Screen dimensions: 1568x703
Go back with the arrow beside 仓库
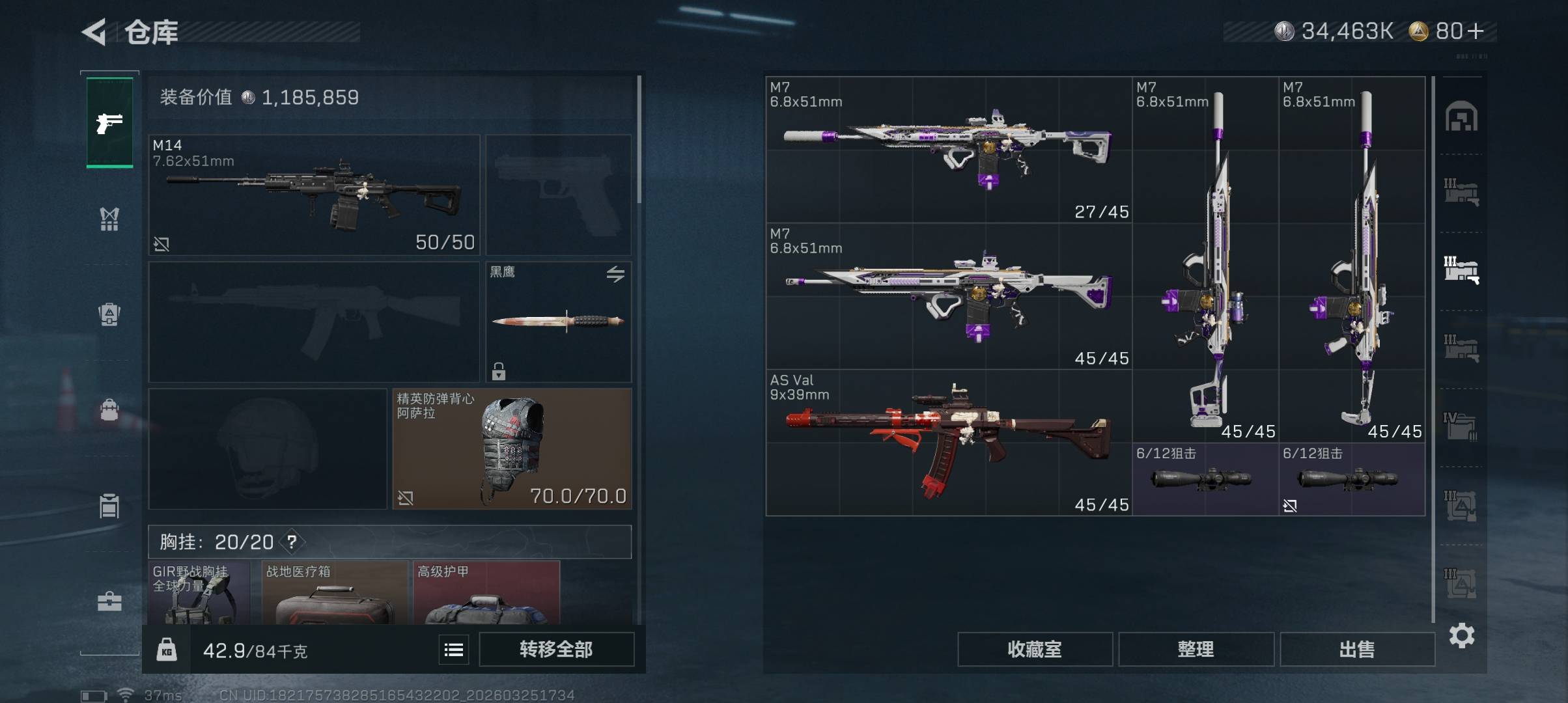point(94,32)
